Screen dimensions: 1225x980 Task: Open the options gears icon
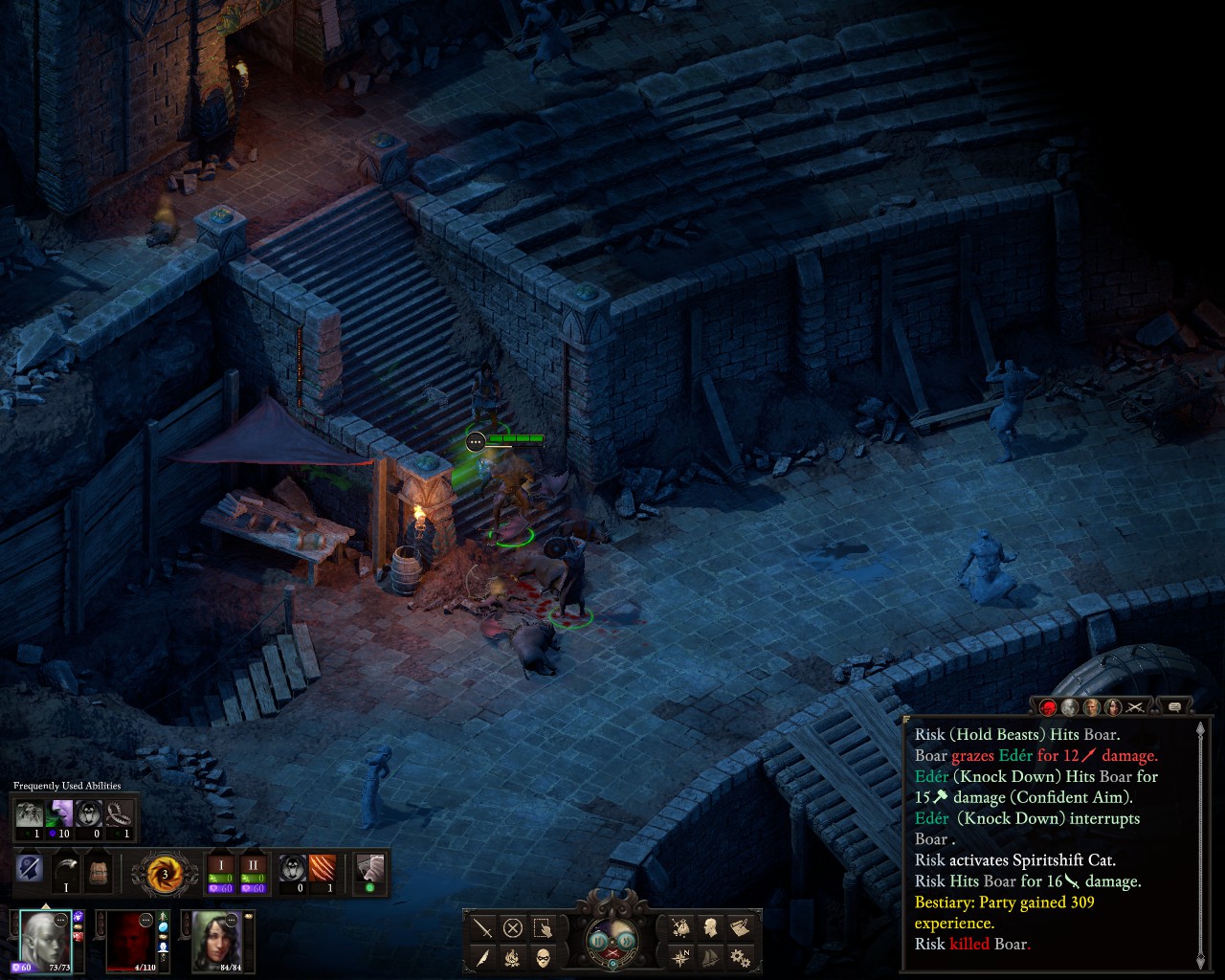click(x=739, y=957)
